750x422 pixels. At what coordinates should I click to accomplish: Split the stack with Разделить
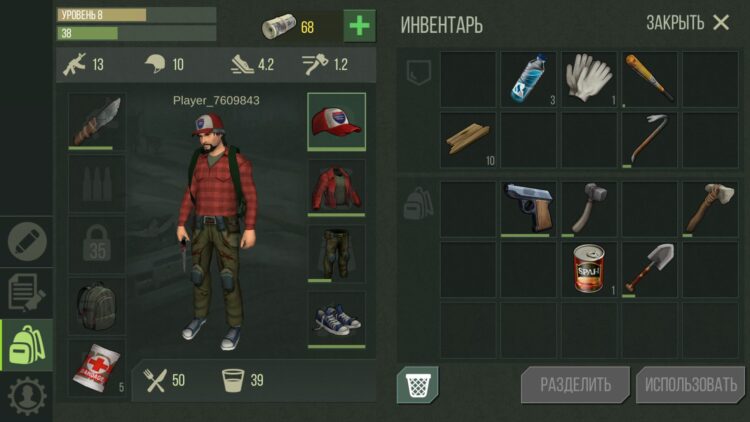[575, 385]
